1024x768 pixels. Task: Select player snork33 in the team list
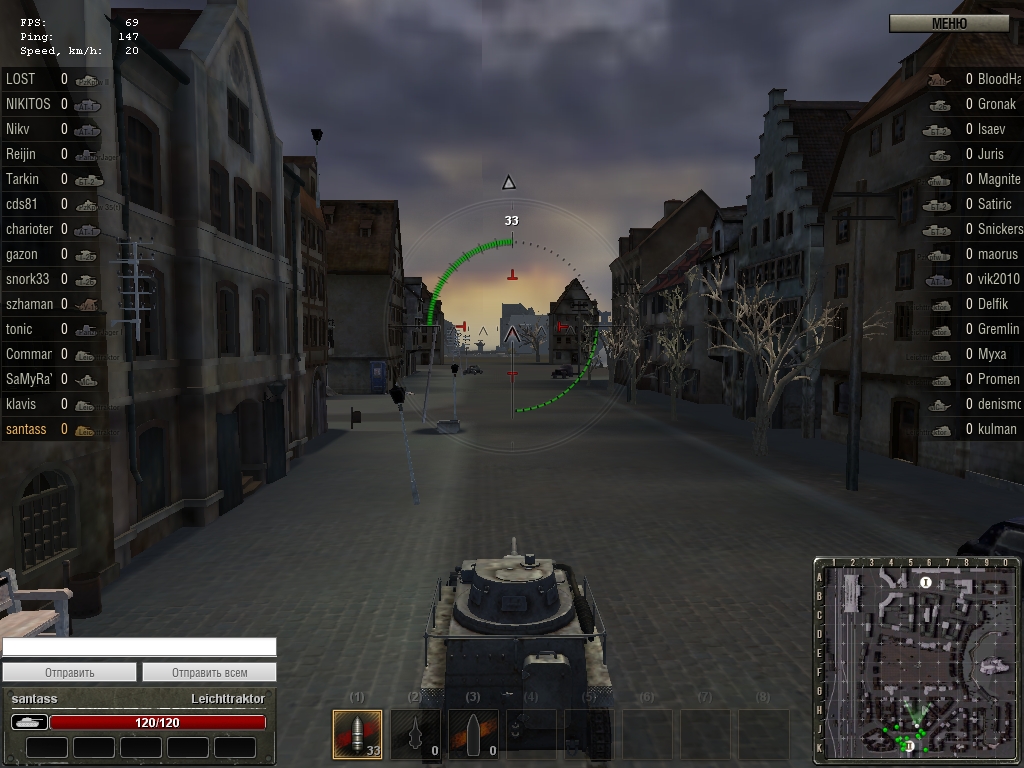point(27,279)
